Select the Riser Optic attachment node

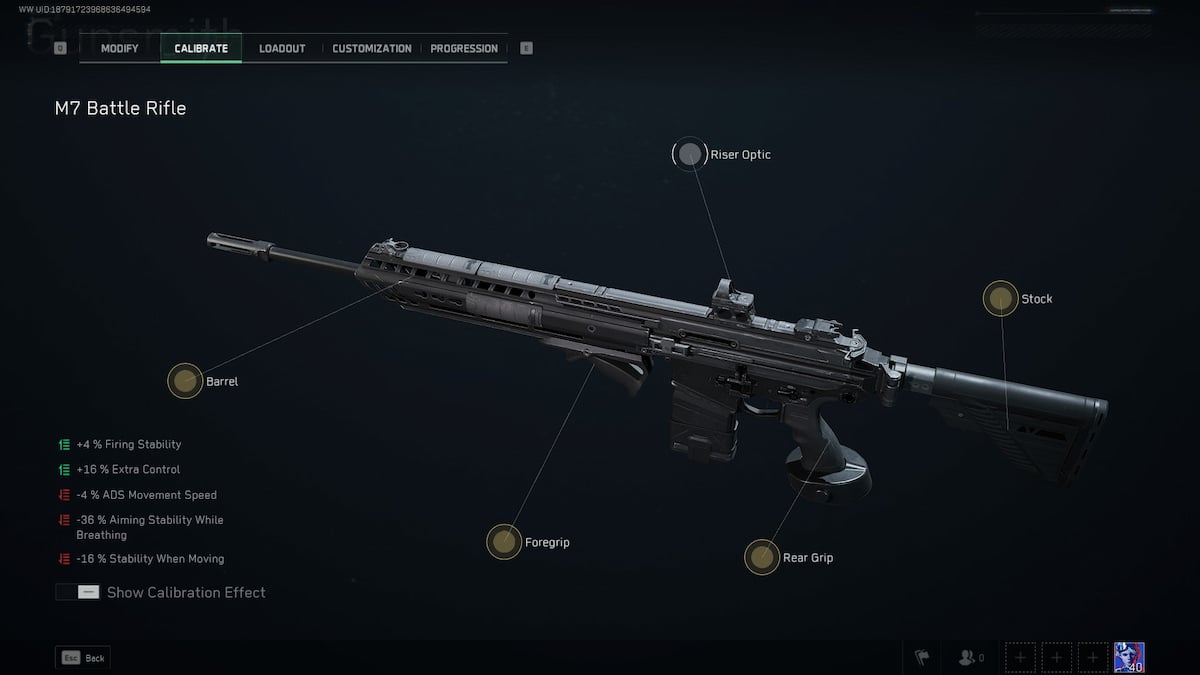[x=689, y=154]
